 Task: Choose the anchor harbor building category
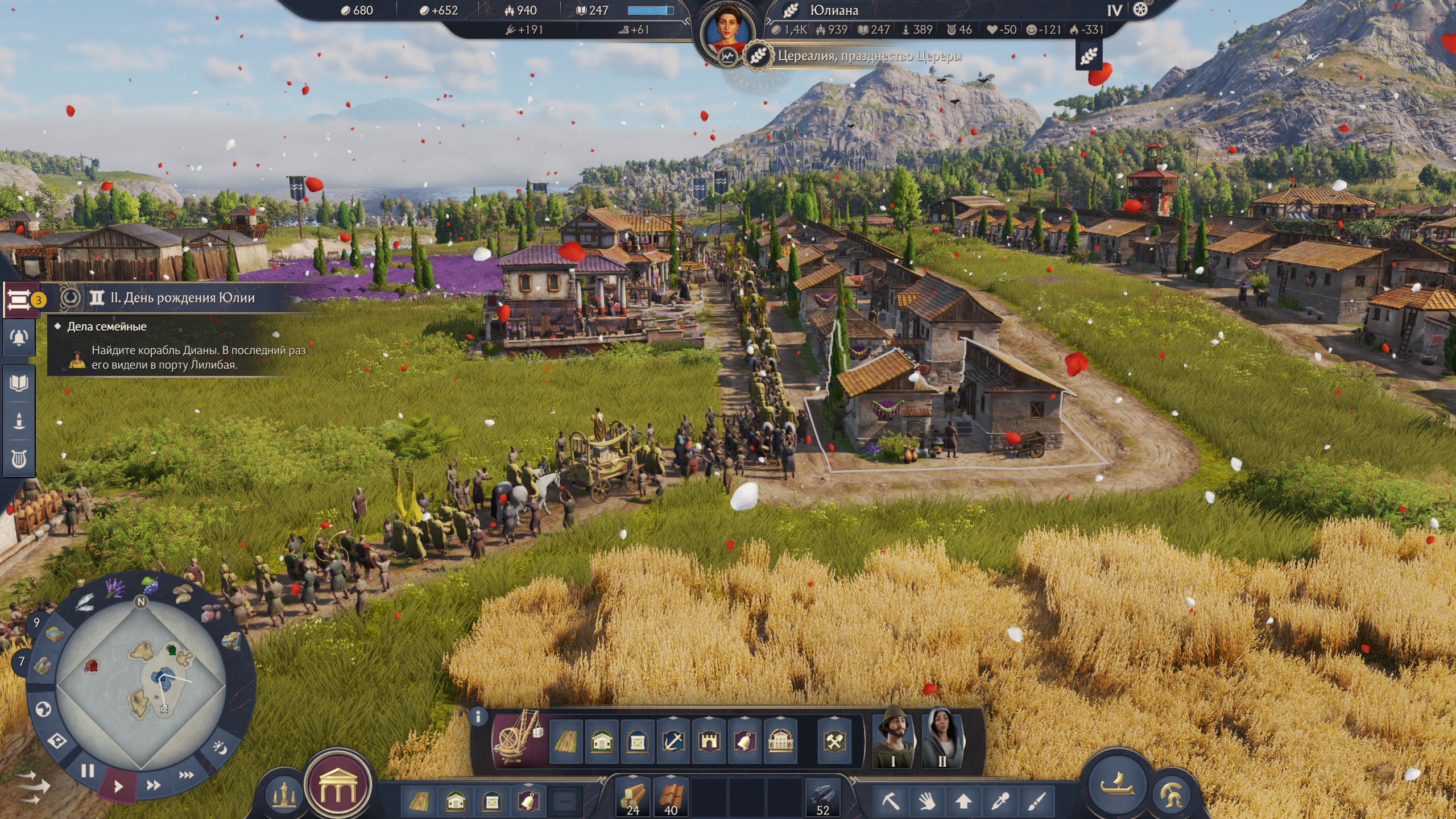(673, 741)
